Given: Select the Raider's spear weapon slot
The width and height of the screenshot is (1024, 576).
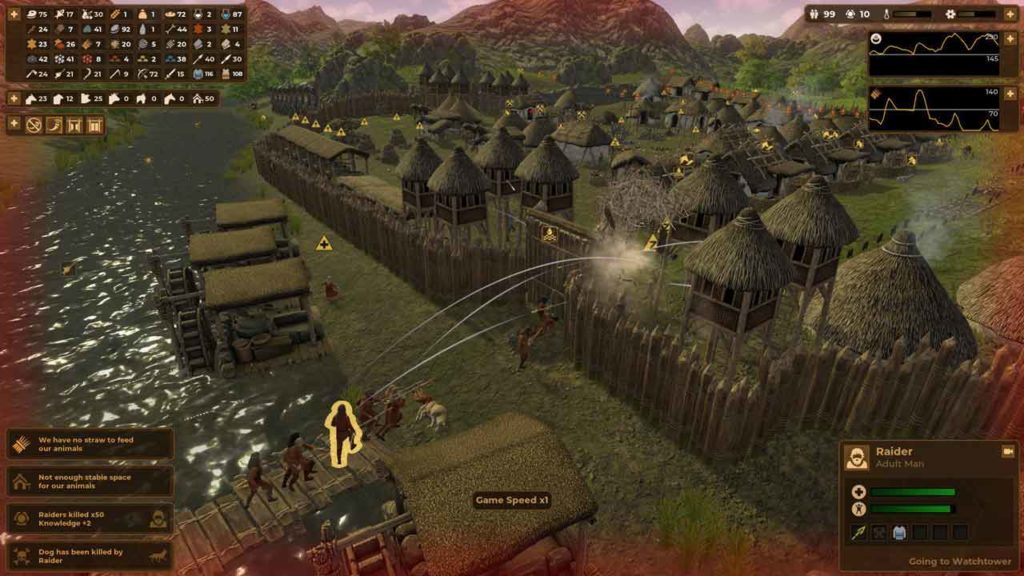Looking at the screenshot, I should 858,532.
